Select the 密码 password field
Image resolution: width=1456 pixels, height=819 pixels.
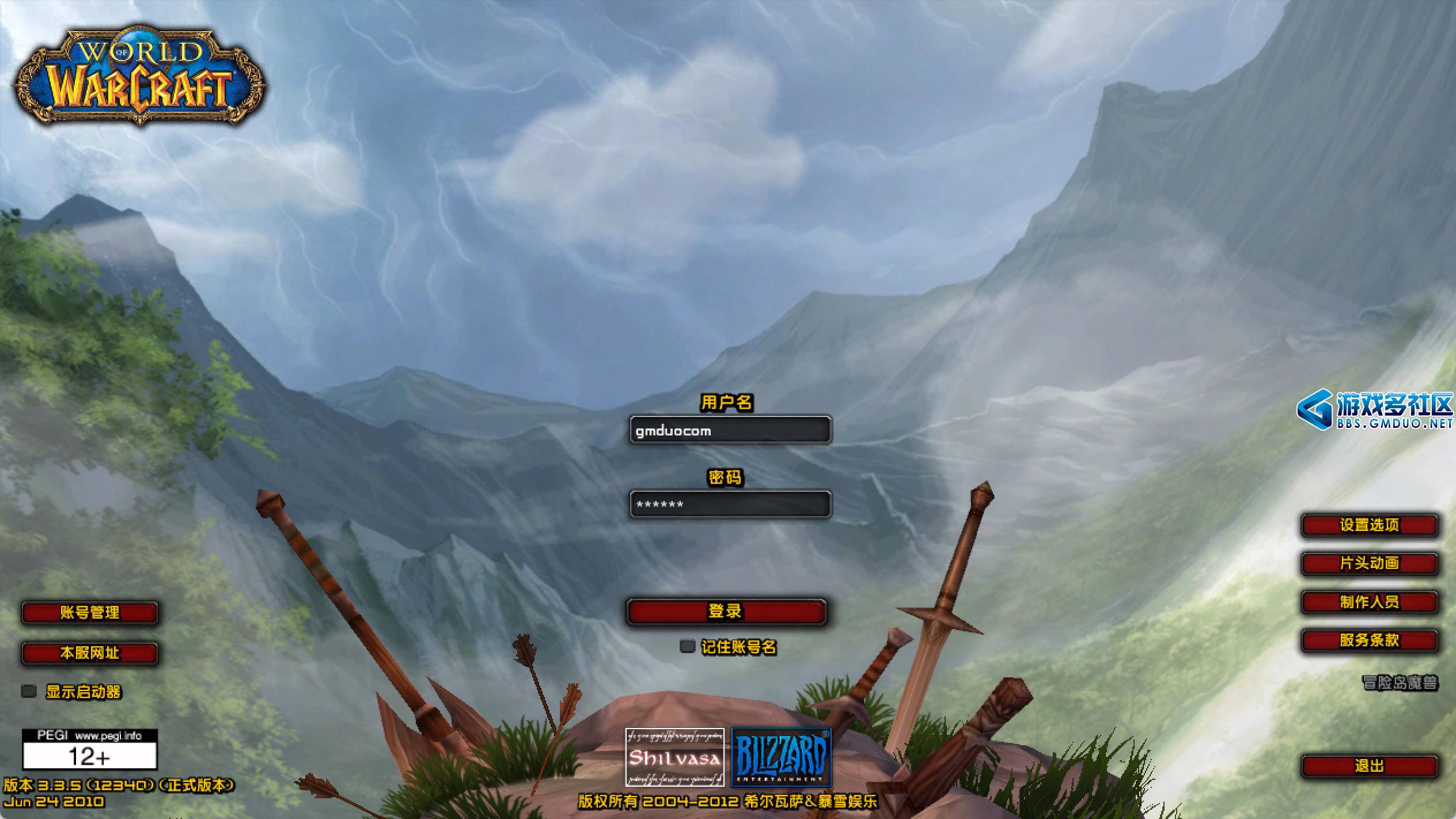click(730, 505)
